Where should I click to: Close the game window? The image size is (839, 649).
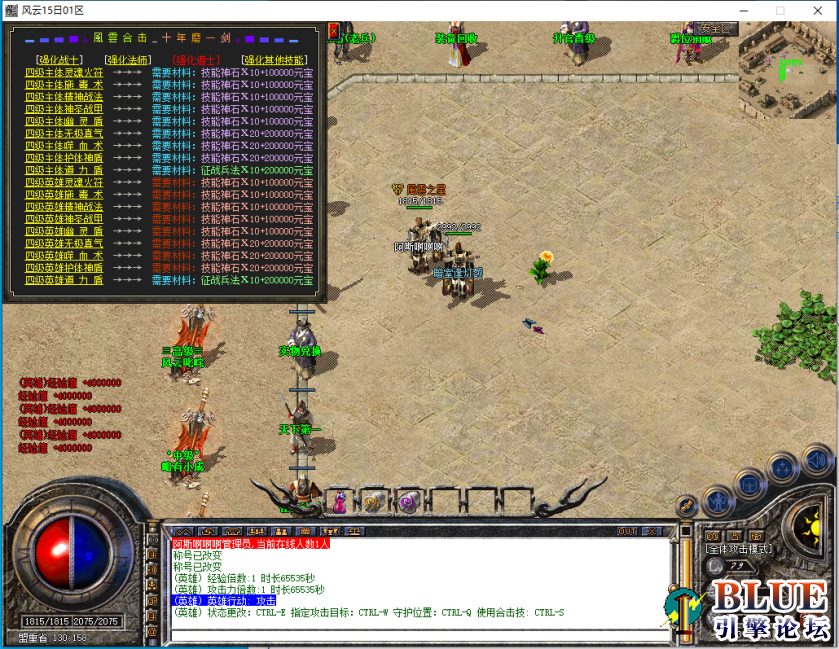pos(814,10)
